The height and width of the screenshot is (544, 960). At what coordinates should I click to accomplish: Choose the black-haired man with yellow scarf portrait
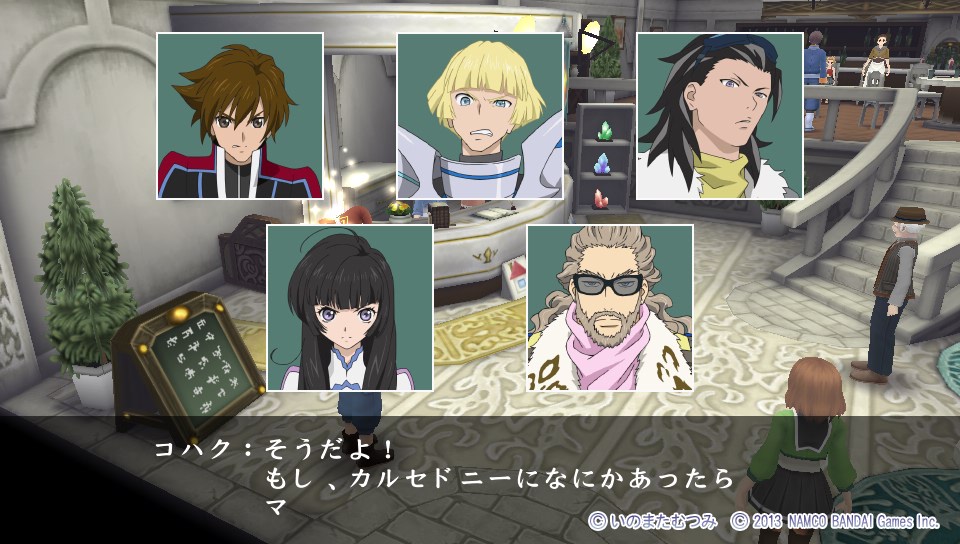(720, 116)
